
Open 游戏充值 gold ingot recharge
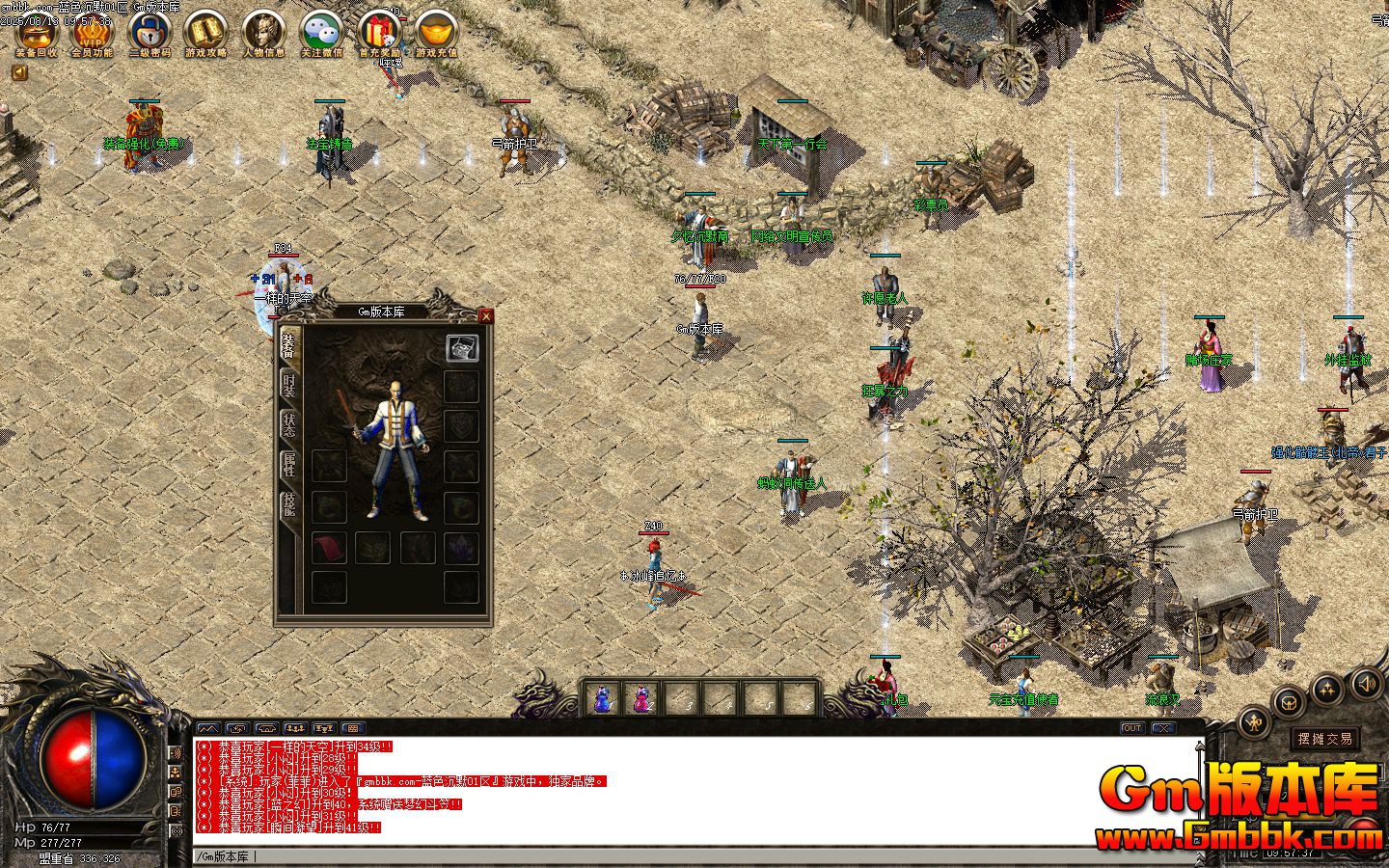(437, 32)
